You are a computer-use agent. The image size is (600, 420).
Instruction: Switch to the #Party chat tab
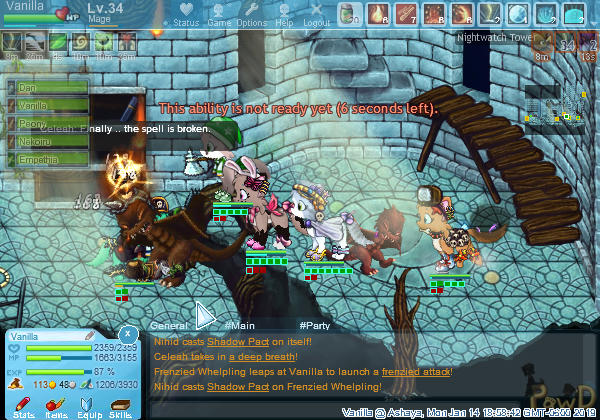pyautogui.click(x=315, y=326)
